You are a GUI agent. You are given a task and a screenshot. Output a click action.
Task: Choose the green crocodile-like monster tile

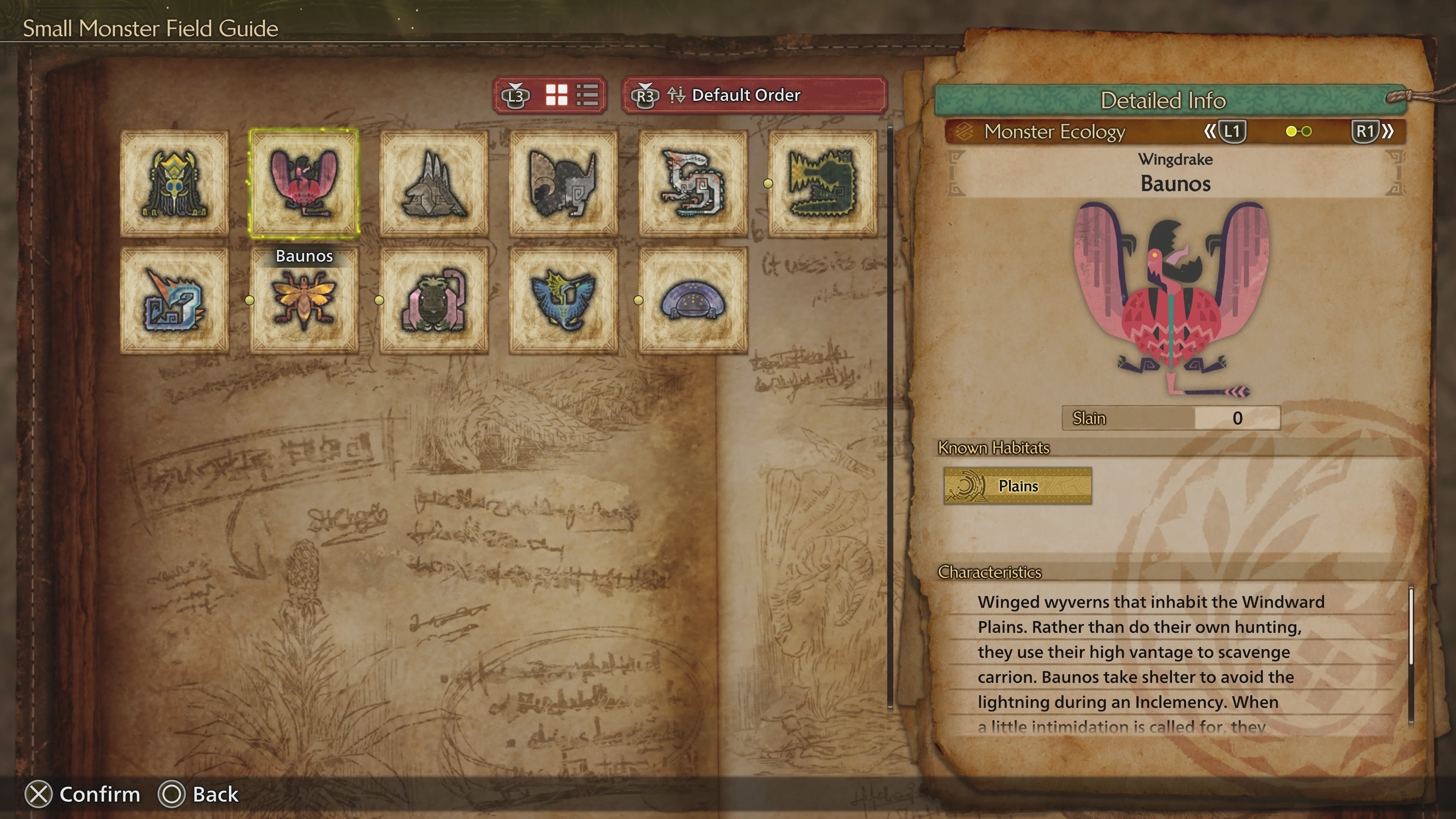[822, 183]
